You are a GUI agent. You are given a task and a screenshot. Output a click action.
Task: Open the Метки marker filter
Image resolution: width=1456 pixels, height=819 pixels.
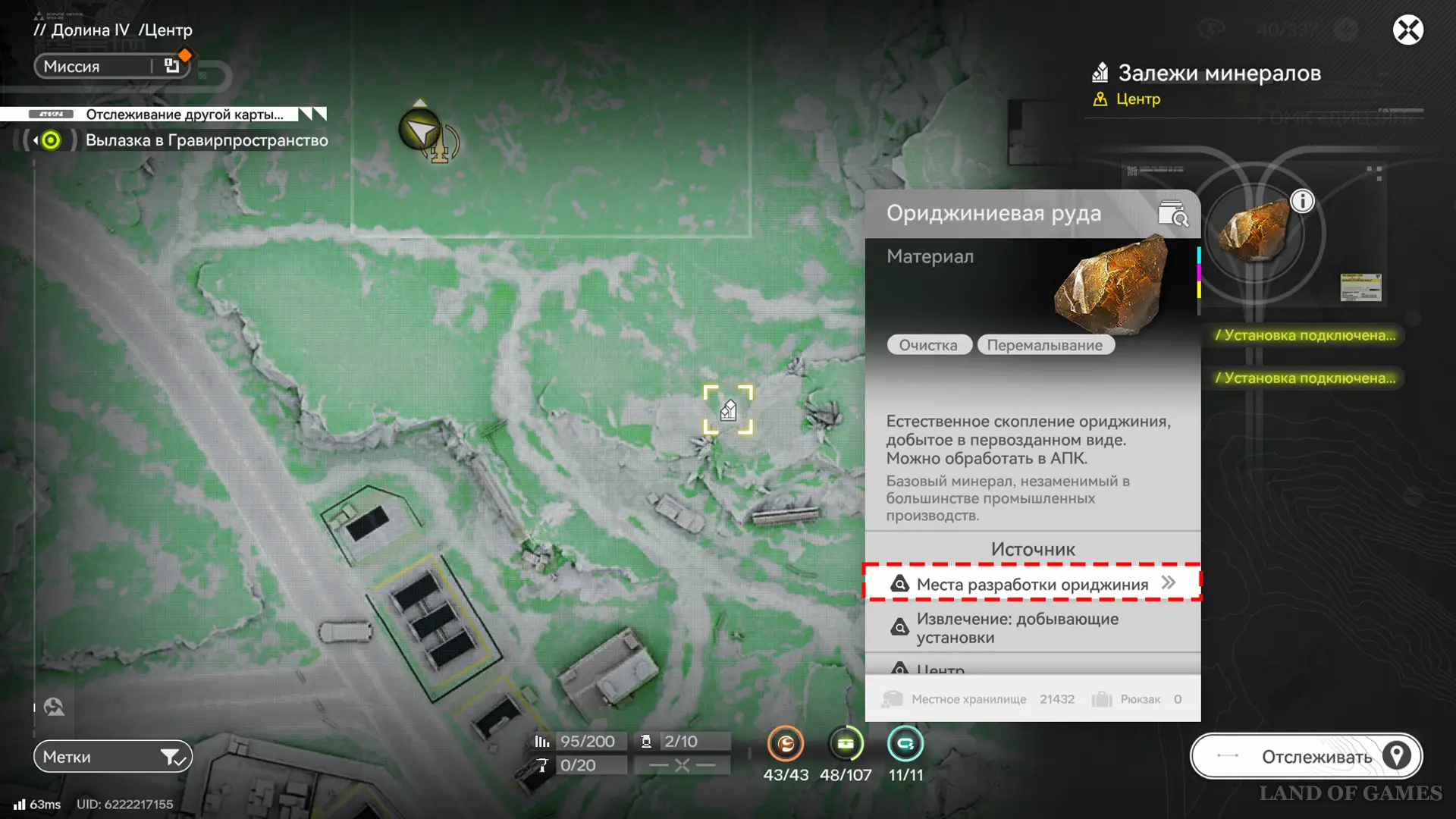coord(112,756)
